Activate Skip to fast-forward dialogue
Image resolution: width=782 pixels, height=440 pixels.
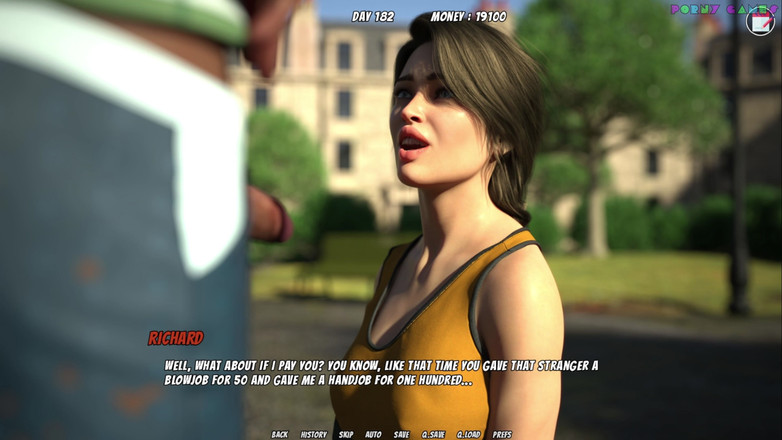[x=346, y=435]
